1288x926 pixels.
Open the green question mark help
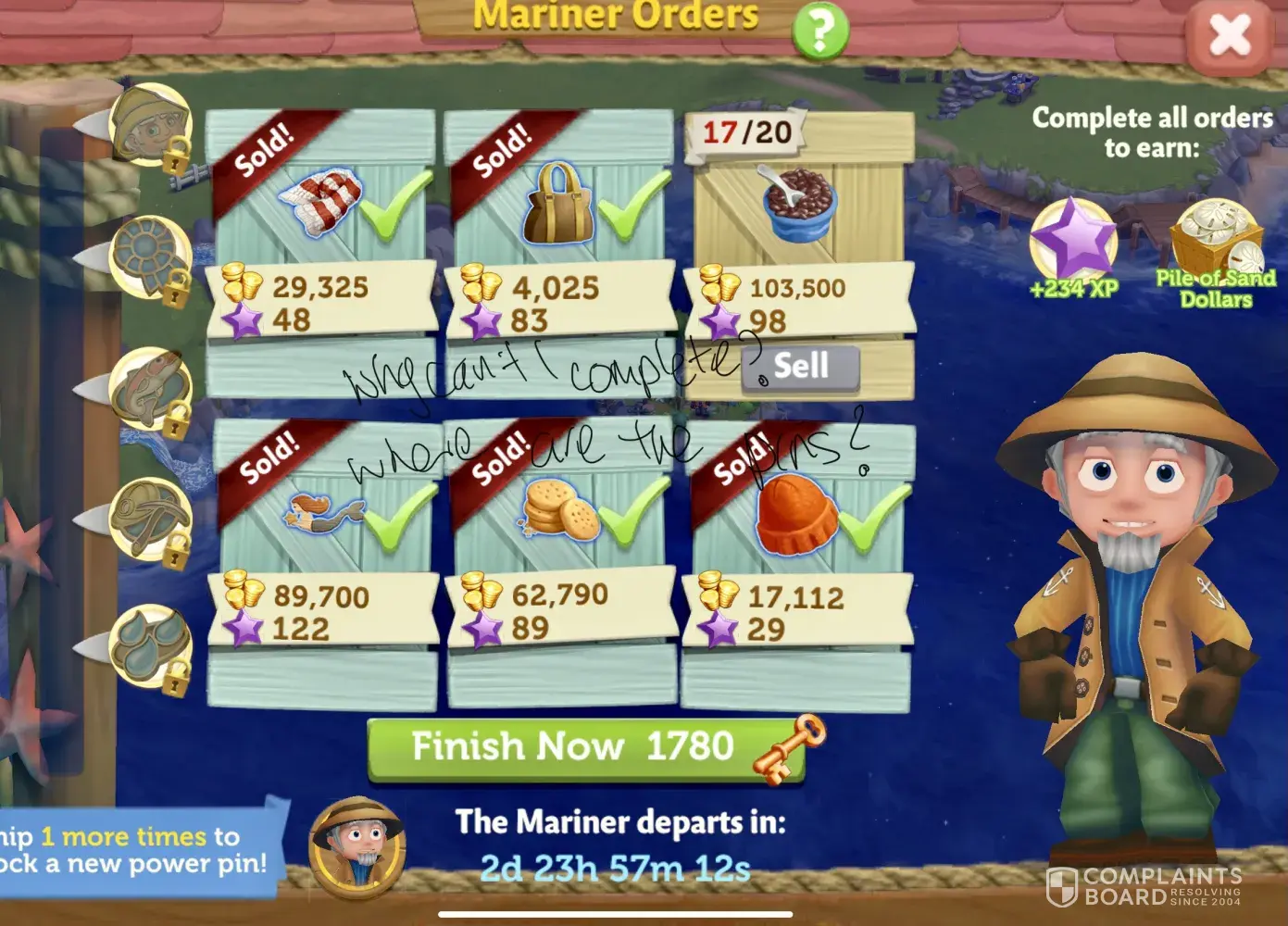tap(819, 31)
